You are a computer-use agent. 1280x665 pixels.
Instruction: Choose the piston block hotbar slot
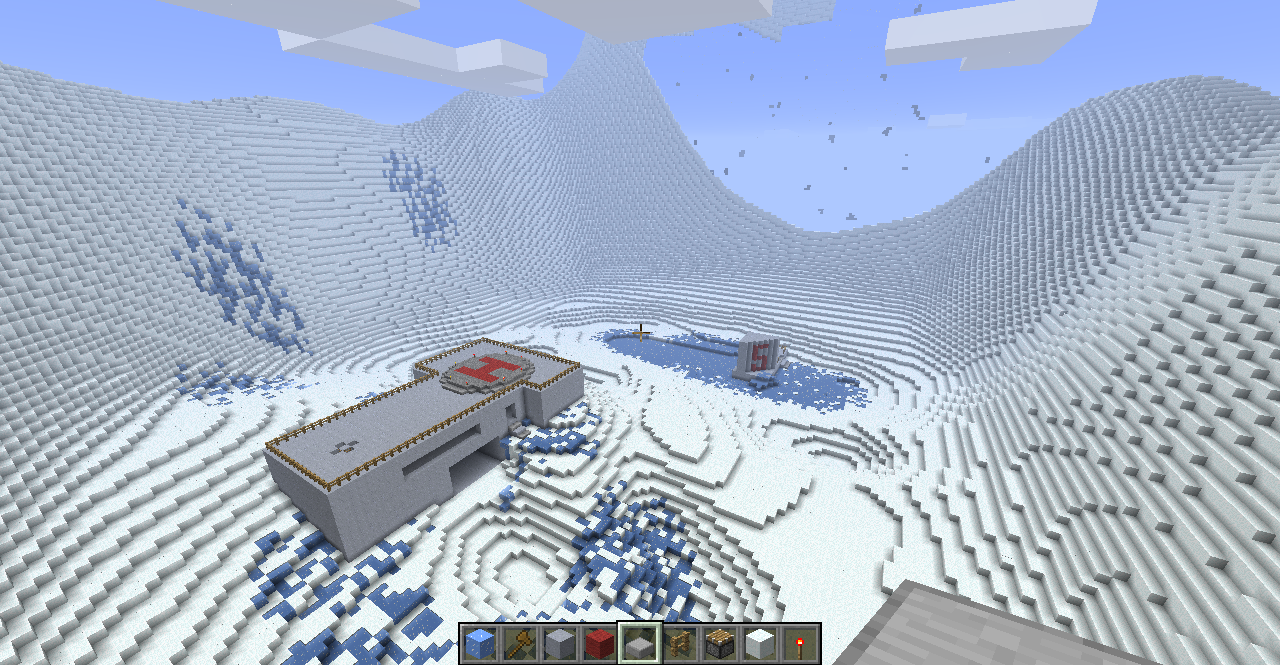coord(720,643)
